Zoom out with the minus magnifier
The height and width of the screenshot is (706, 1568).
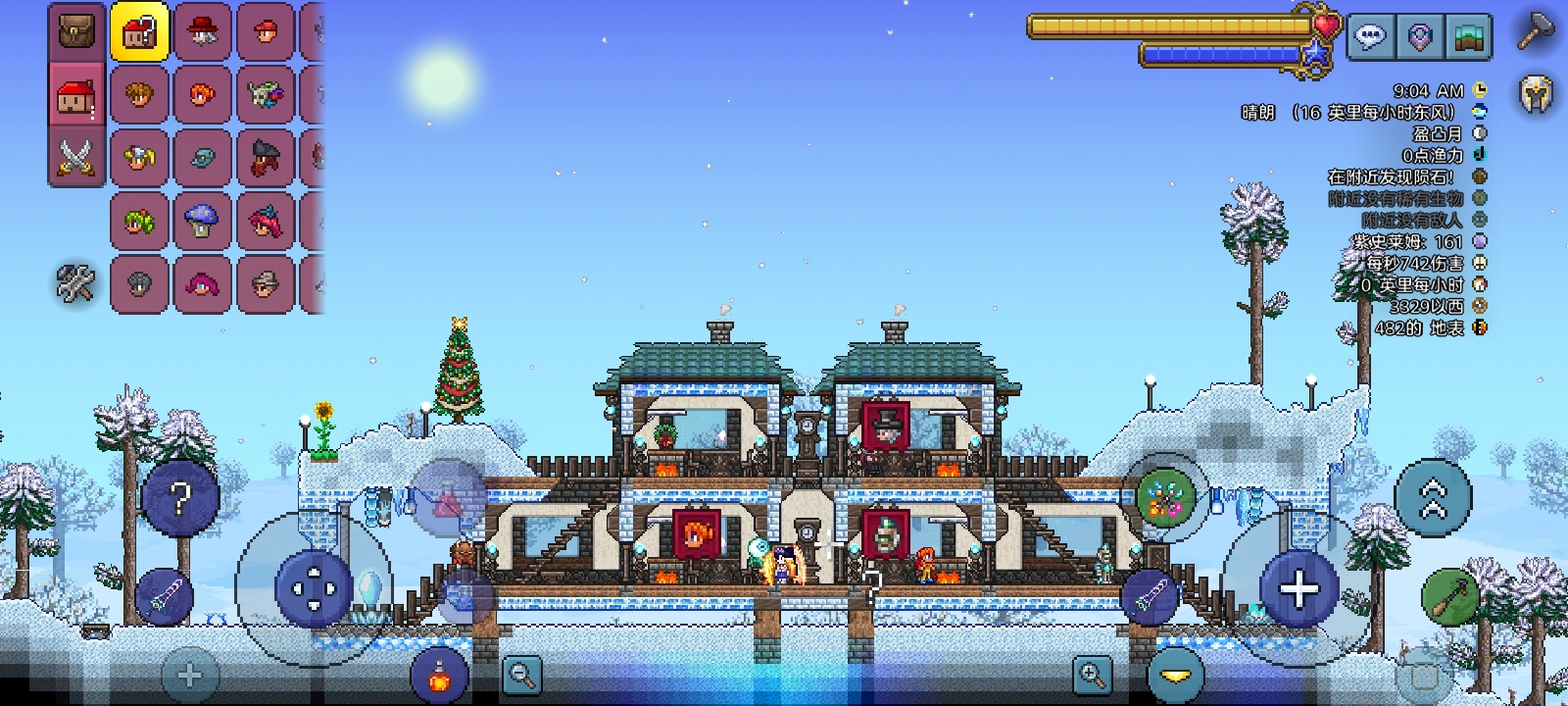point(521,675)
